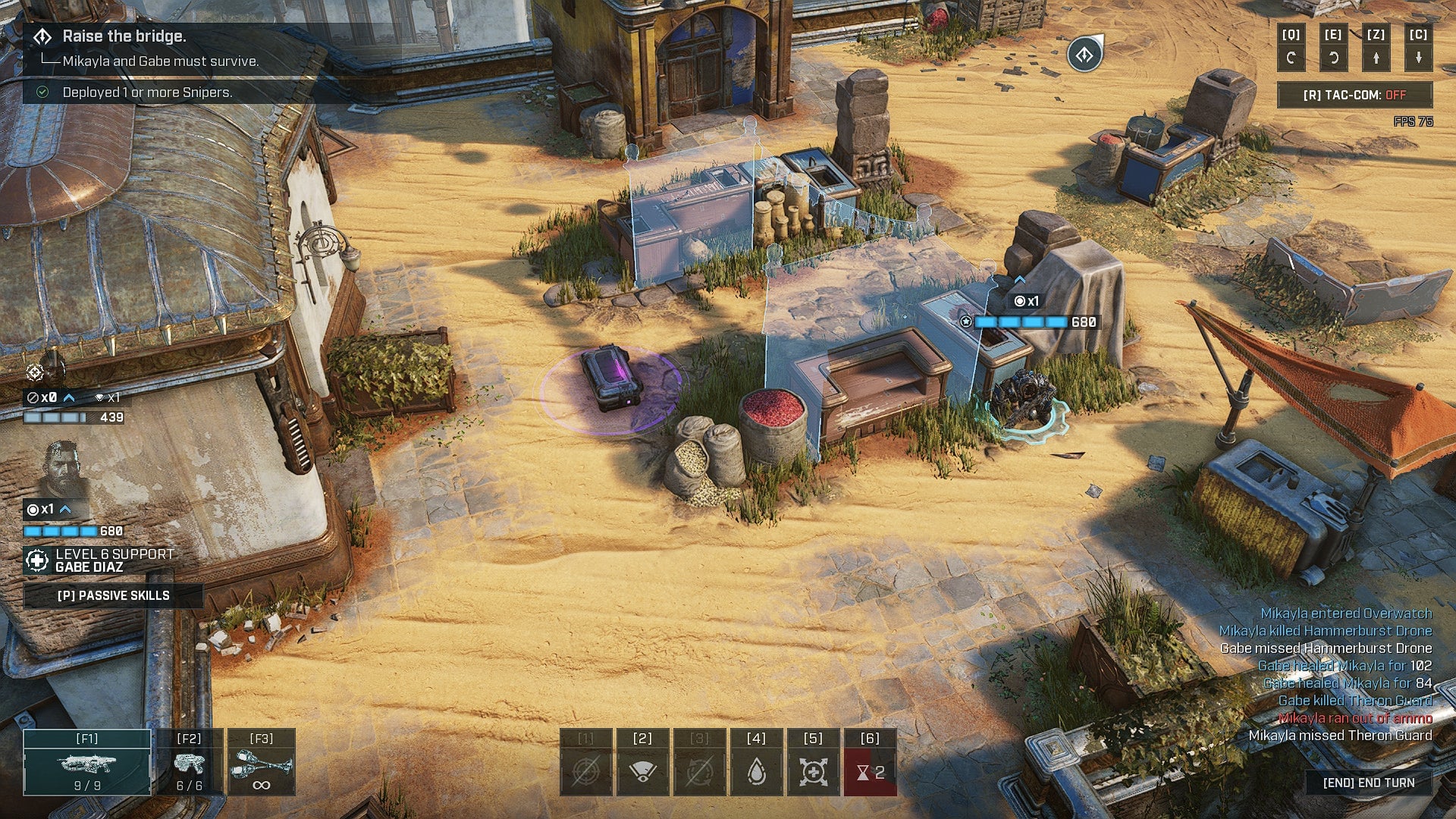Select the other squad member's status bar
Screen dimensions: 1456x819
73,408
